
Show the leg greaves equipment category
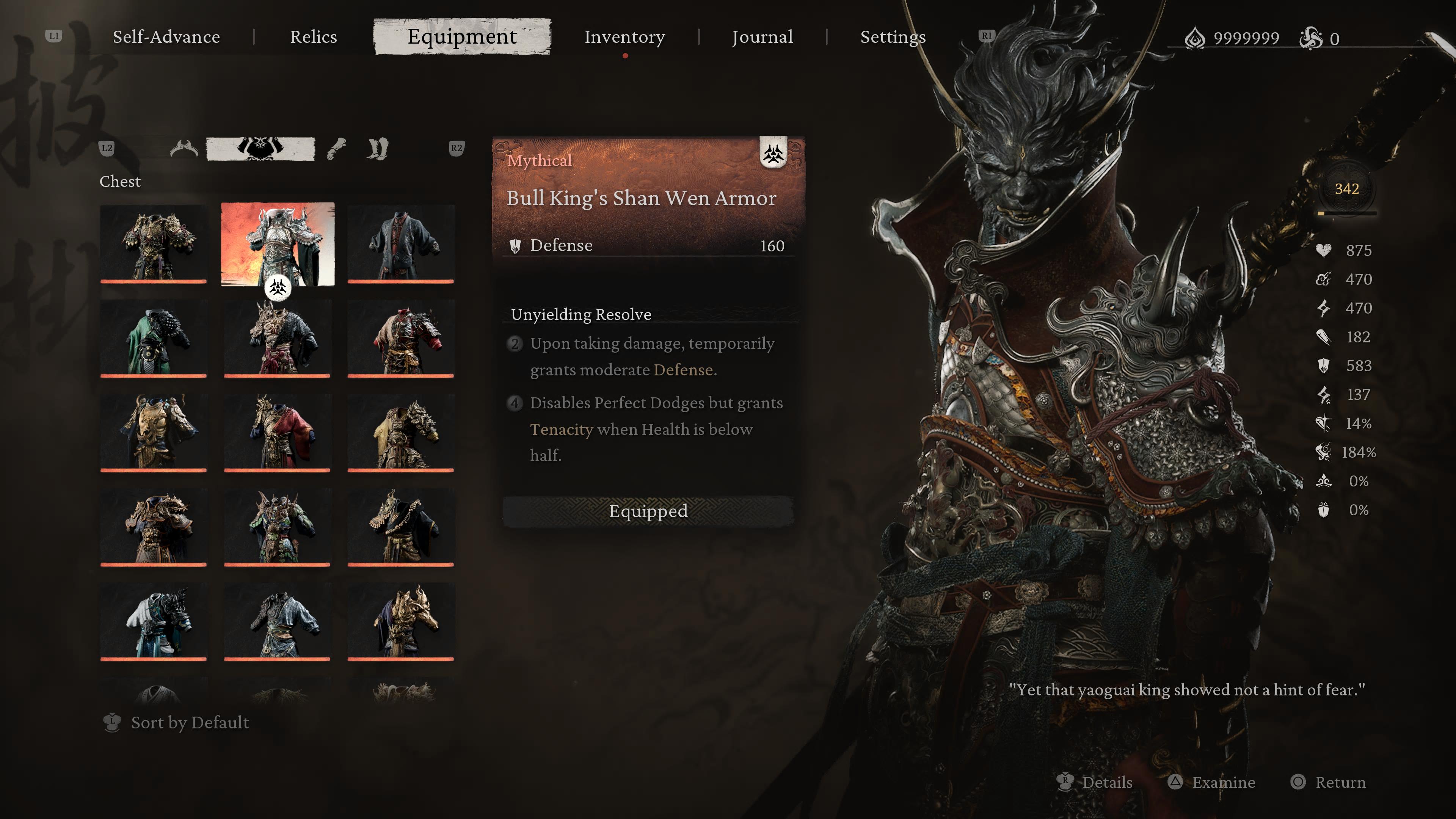pos(377,149)
